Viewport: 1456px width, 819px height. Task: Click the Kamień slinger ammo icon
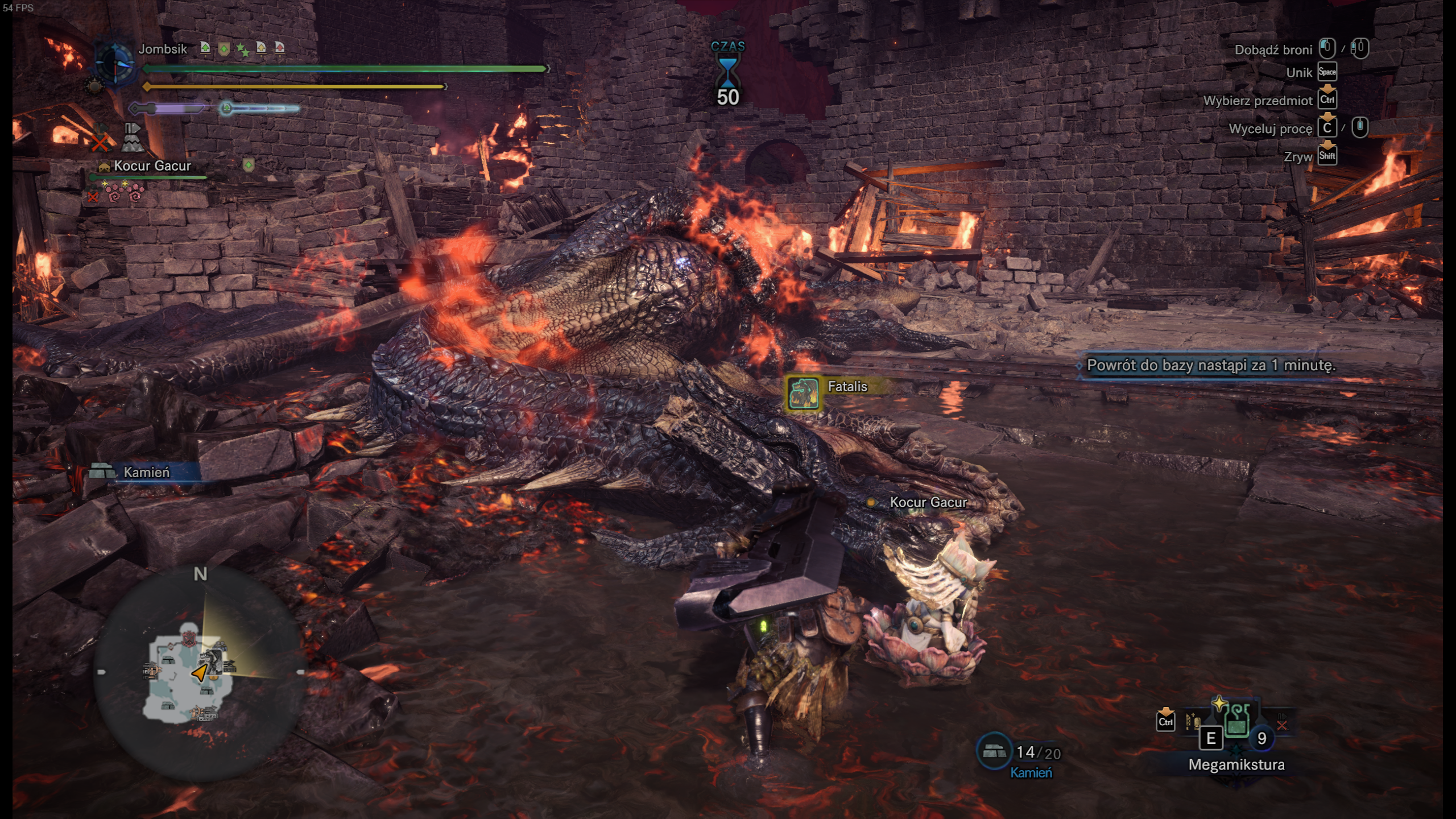[x=994, y=751]
